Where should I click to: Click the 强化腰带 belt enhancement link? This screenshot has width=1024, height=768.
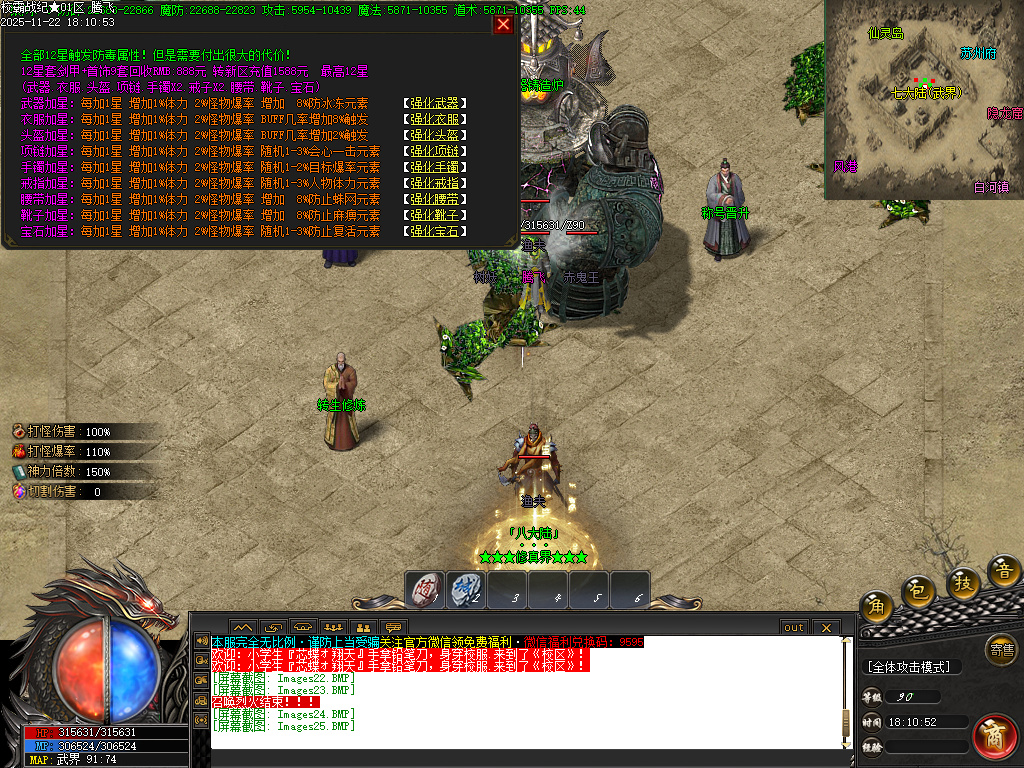[x=435, y=199]
